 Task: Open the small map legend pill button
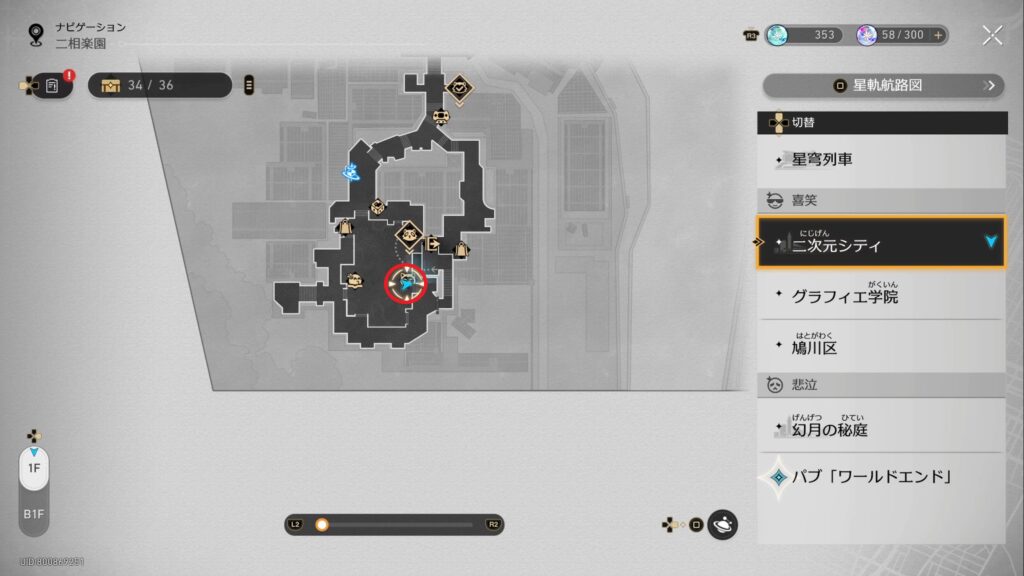point(249,85)
